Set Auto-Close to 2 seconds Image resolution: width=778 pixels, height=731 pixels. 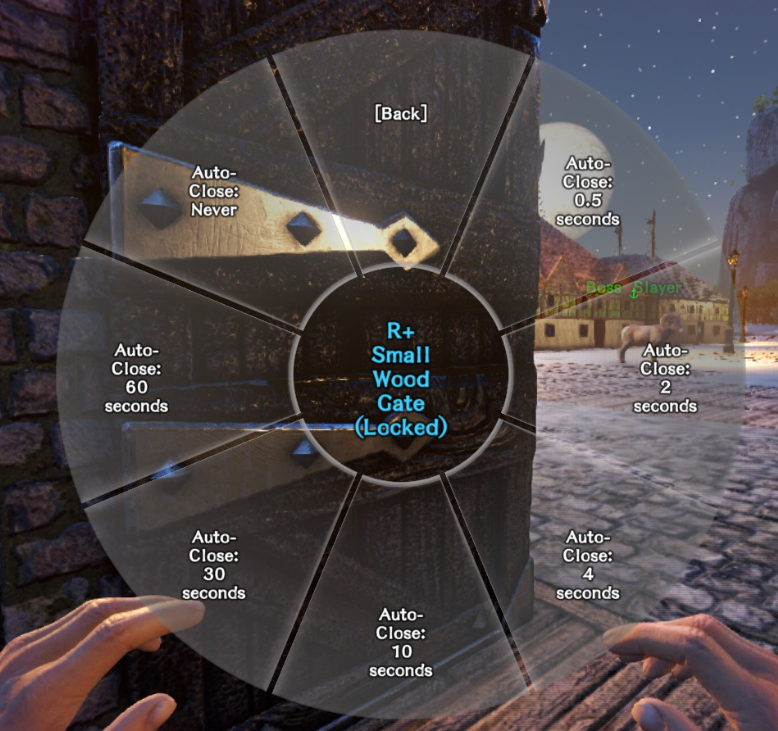point(664,378)
